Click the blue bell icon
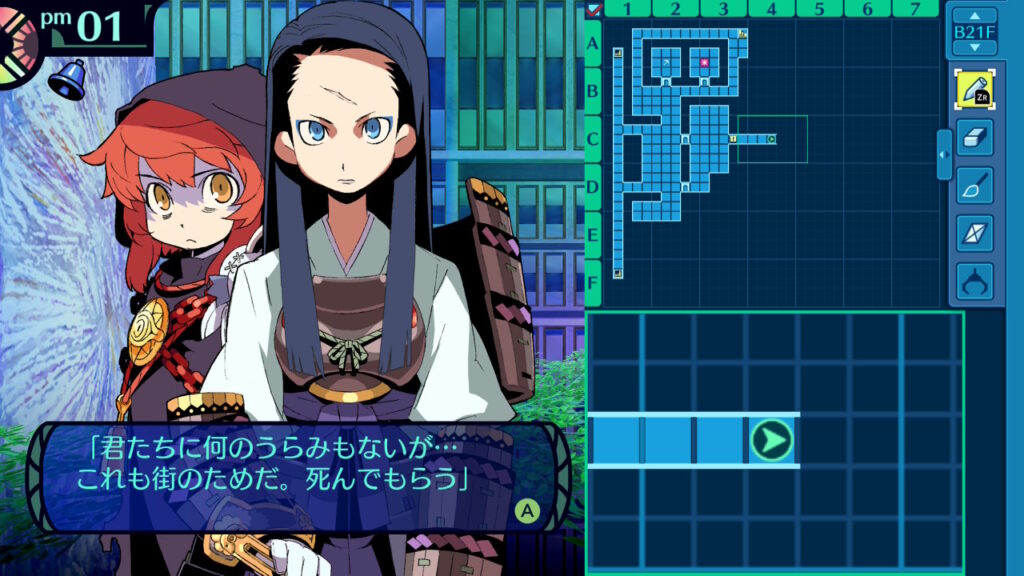This screenshot has height=576, width=1024. tap(70, 79)
